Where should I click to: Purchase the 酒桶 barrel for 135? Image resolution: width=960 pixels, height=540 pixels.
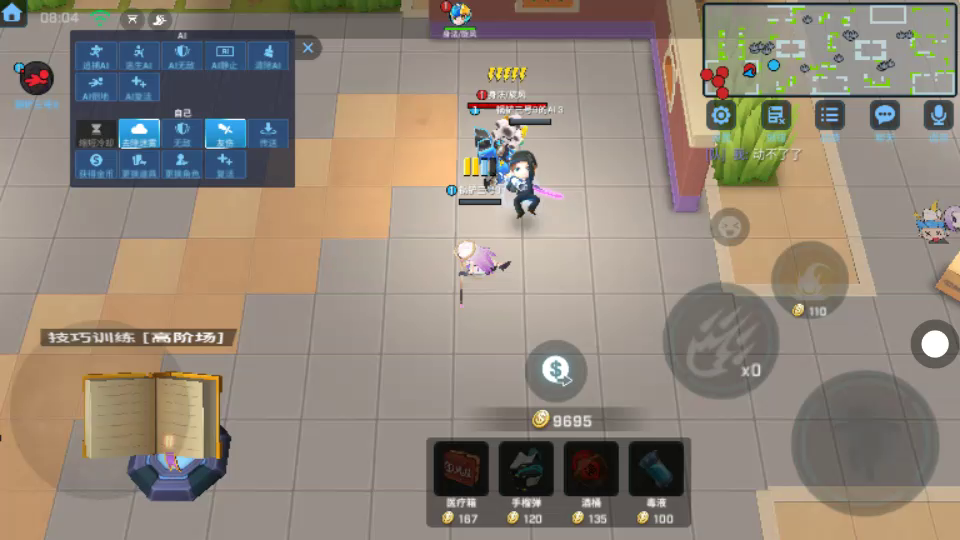[x=591, y=470]
